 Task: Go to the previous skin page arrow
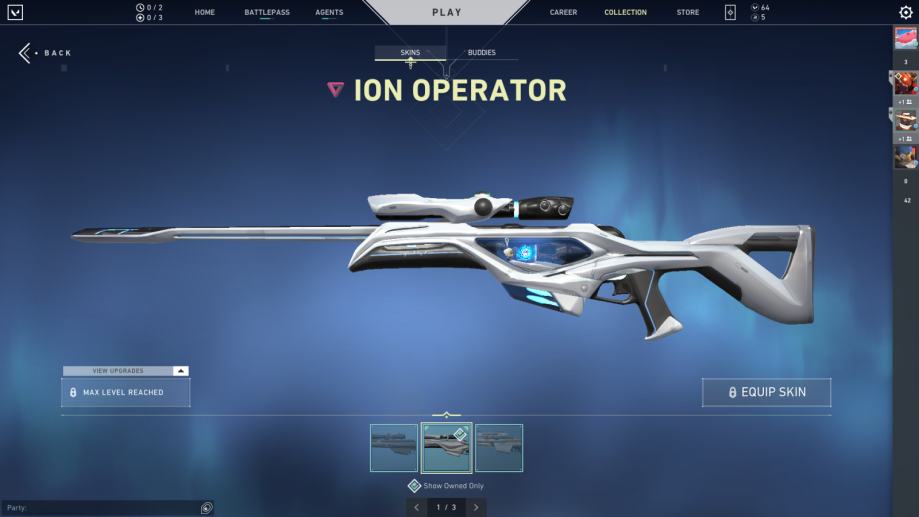pos(417,508)
